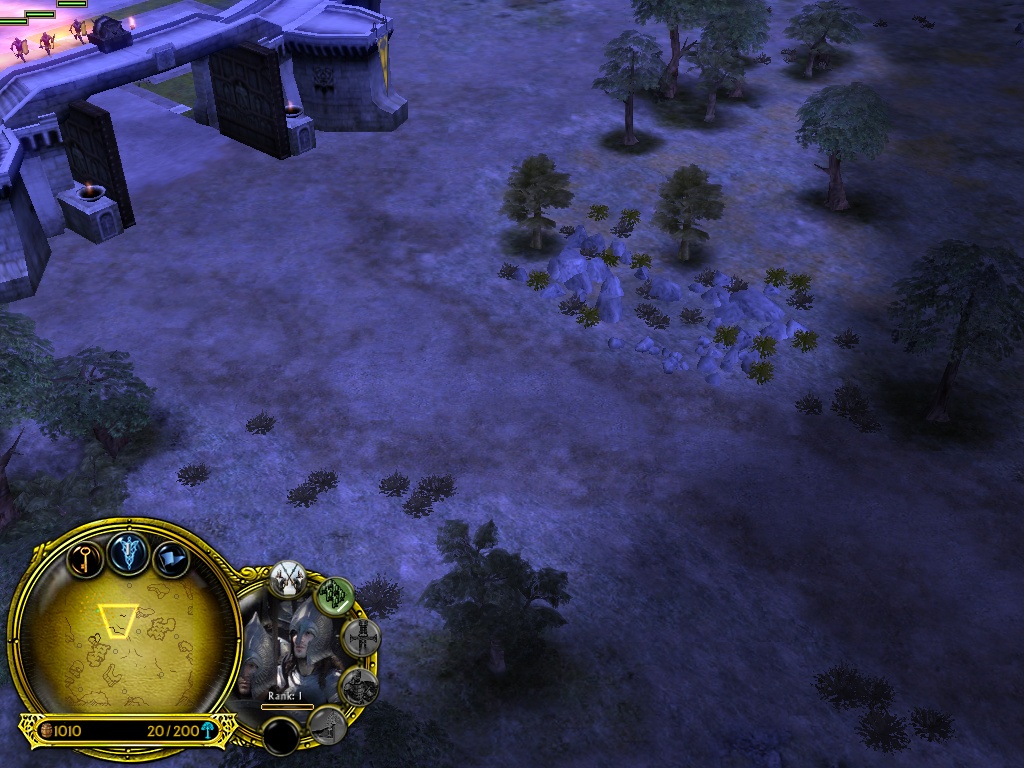Click the greyed heavy armor icon
Screen dimensions: 1024x768
click(358, 686)
